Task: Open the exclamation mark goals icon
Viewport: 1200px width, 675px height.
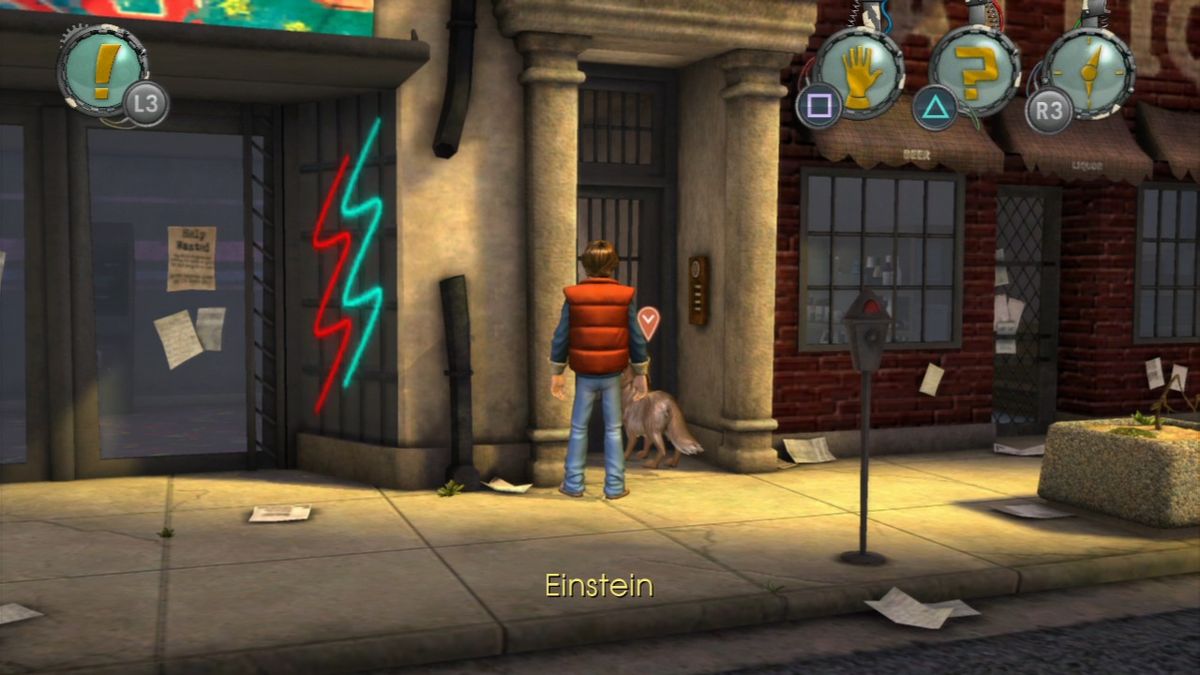Action: (103, 71)
